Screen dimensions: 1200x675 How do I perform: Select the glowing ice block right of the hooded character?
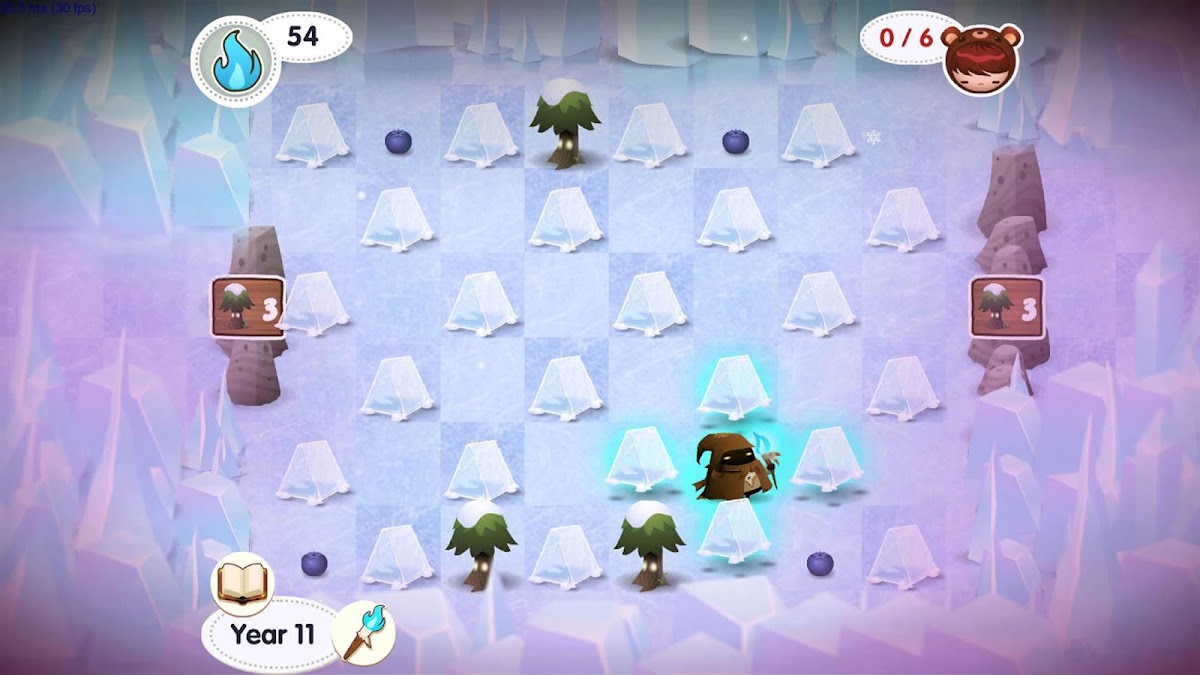pyautogui.click(x=826, y=460)
